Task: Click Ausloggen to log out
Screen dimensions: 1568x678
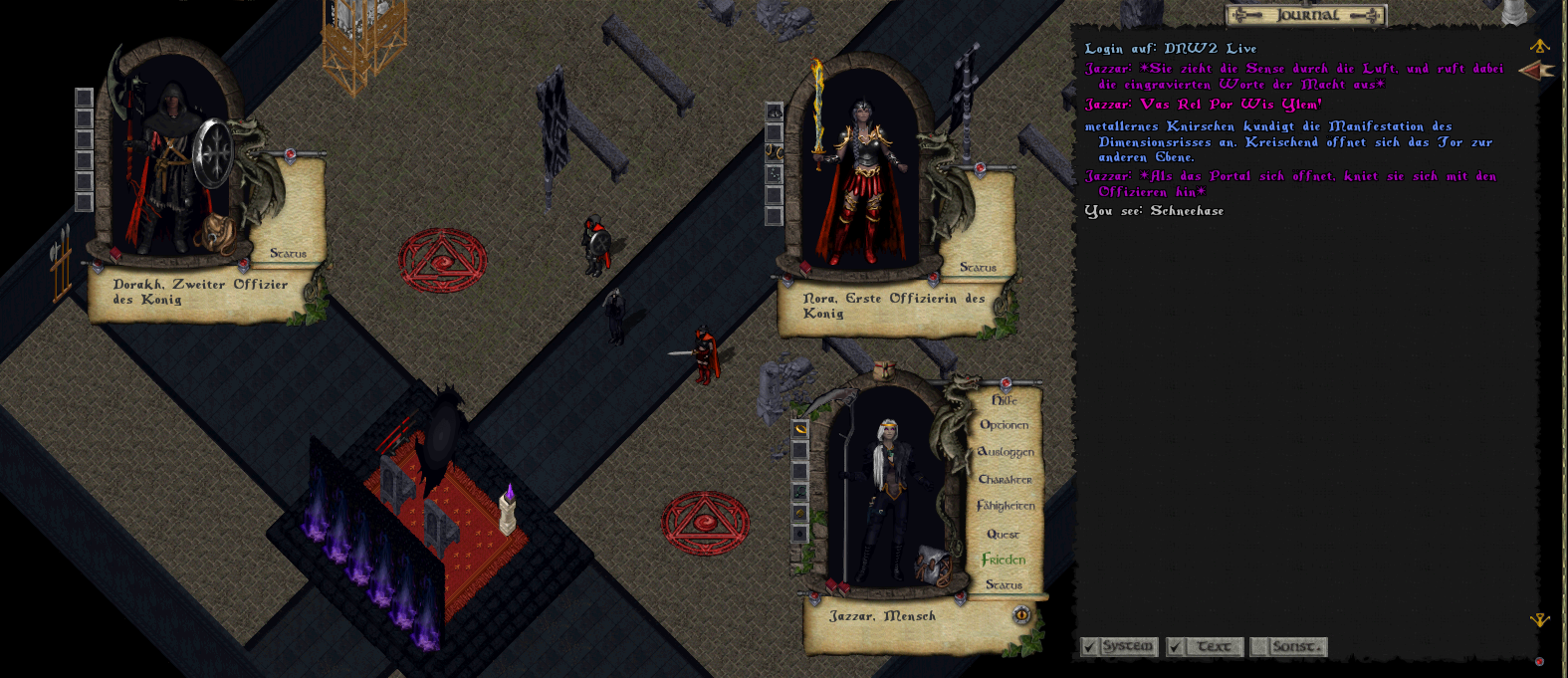Action: [x=1006, y=452]
